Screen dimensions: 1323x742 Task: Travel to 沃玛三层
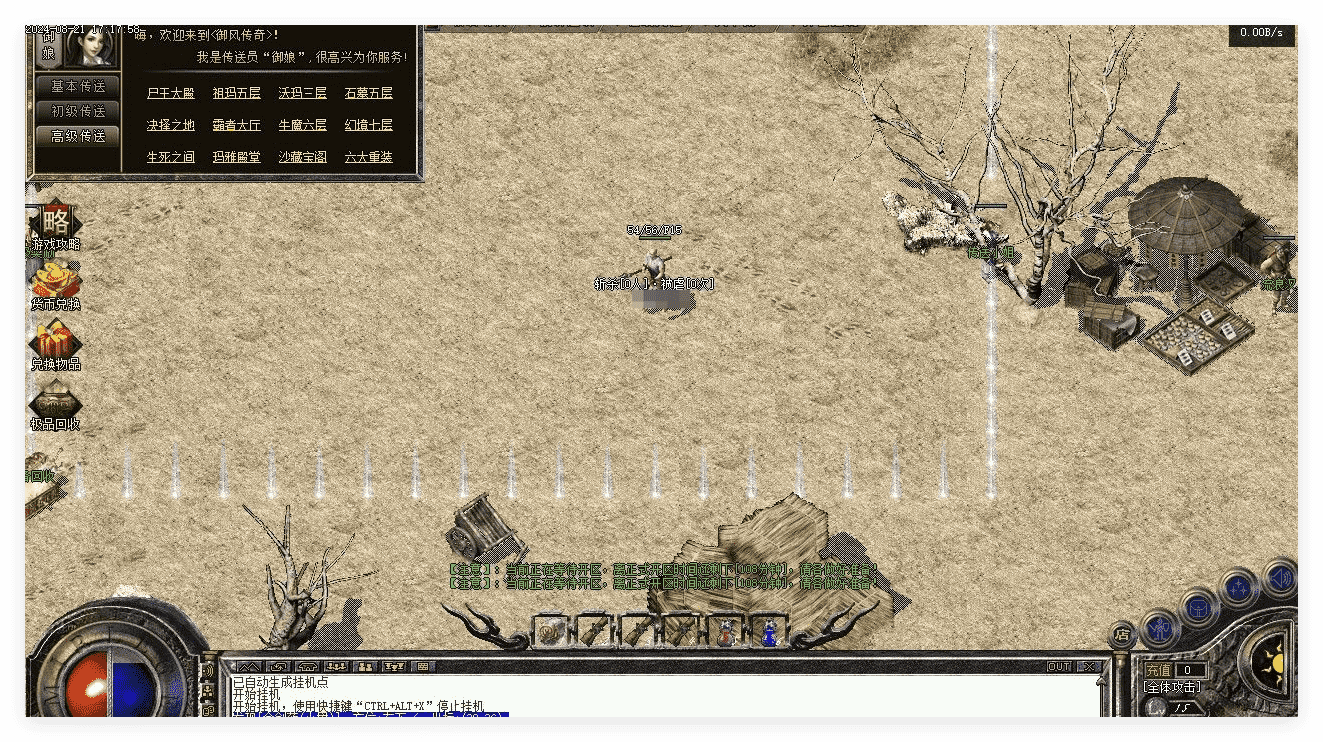point(302,93)
